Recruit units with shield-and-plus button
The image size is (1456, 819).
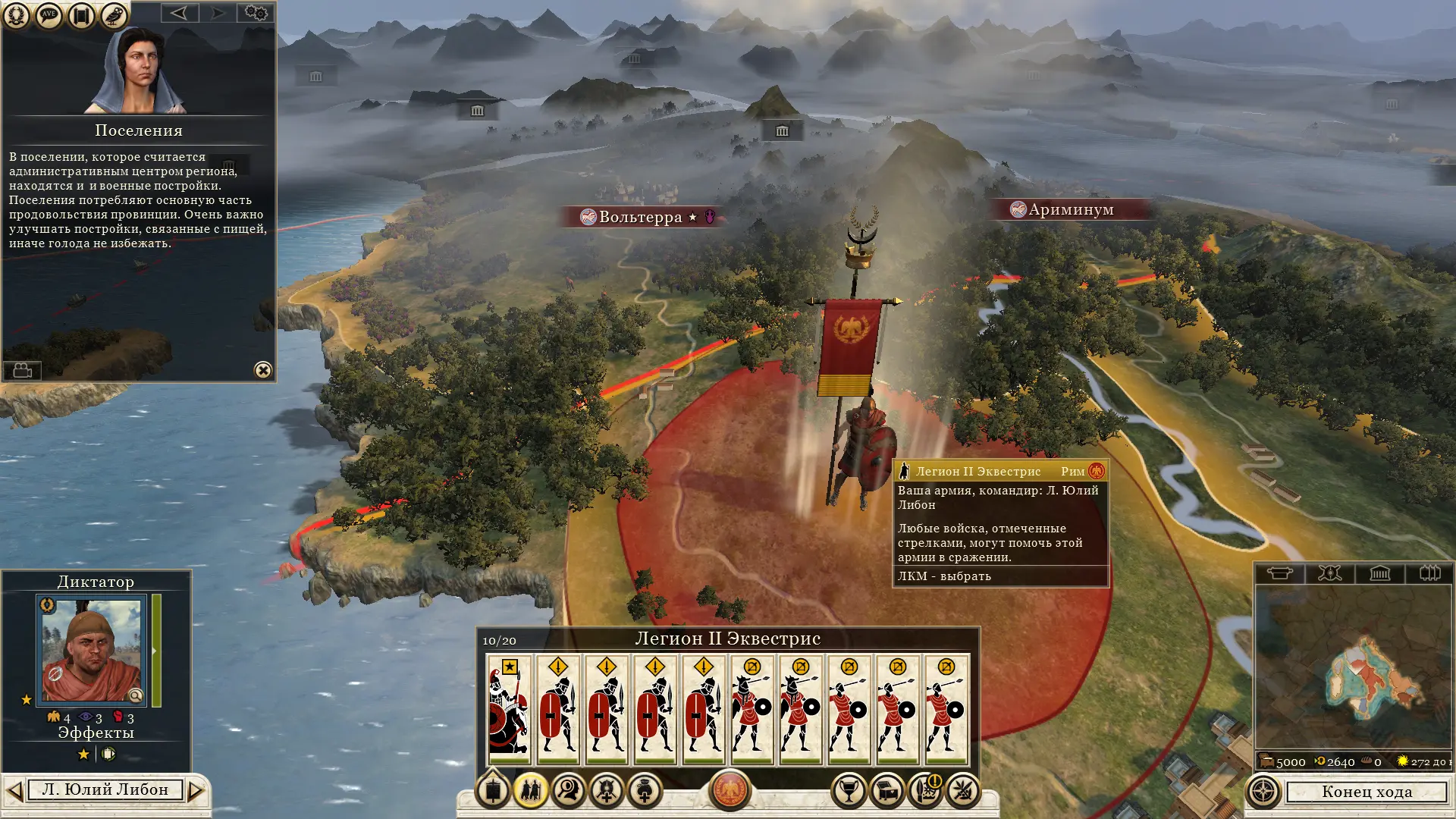pos(606,792)
